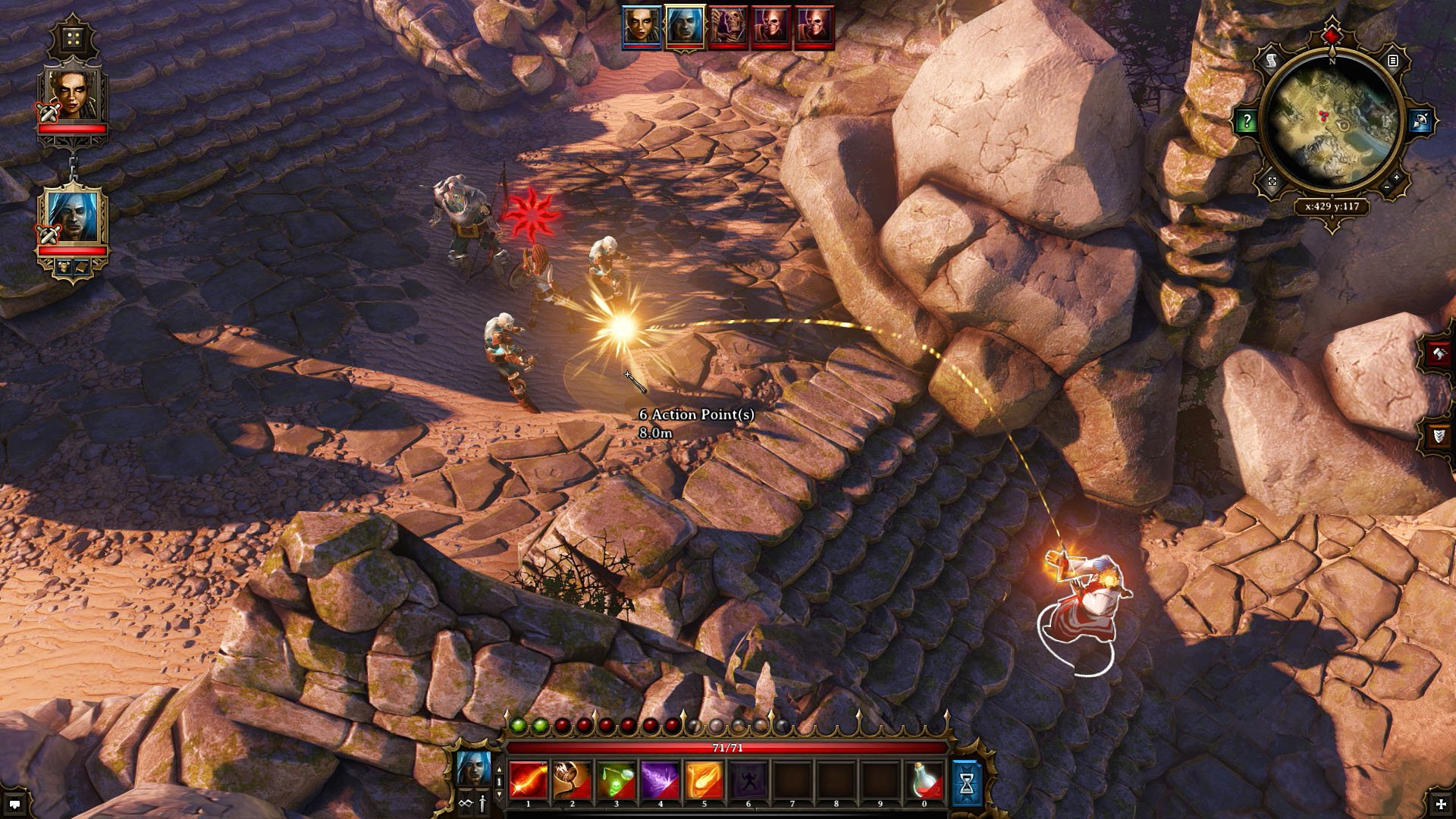Open the combat log icon in bottom-right corner
The image size is (1456, 819).
[1441, 804]
